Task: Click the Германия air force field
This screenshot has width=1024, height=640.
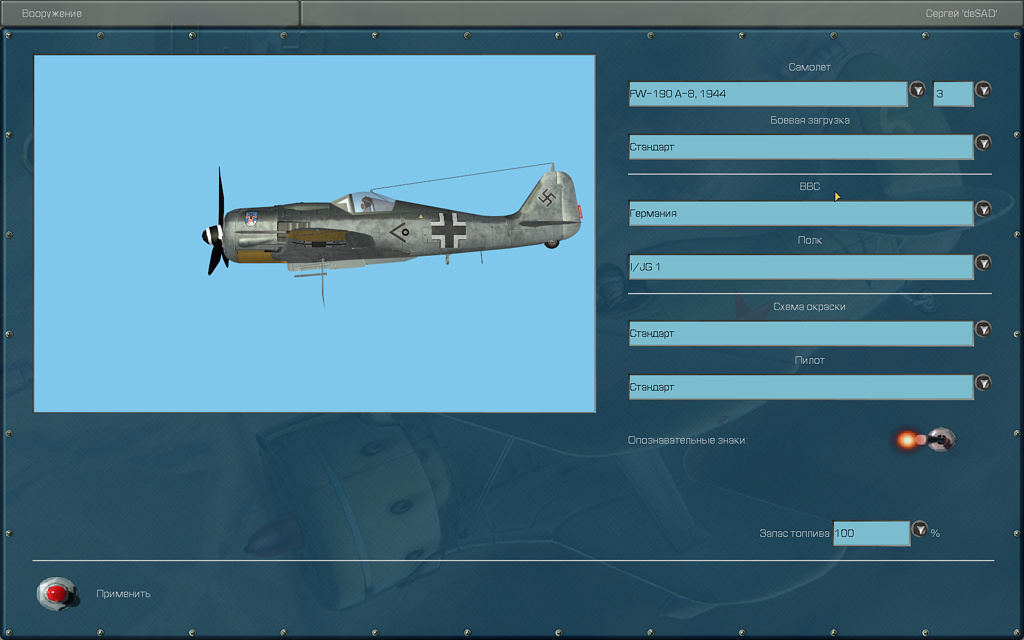Action: pos(800,213)
